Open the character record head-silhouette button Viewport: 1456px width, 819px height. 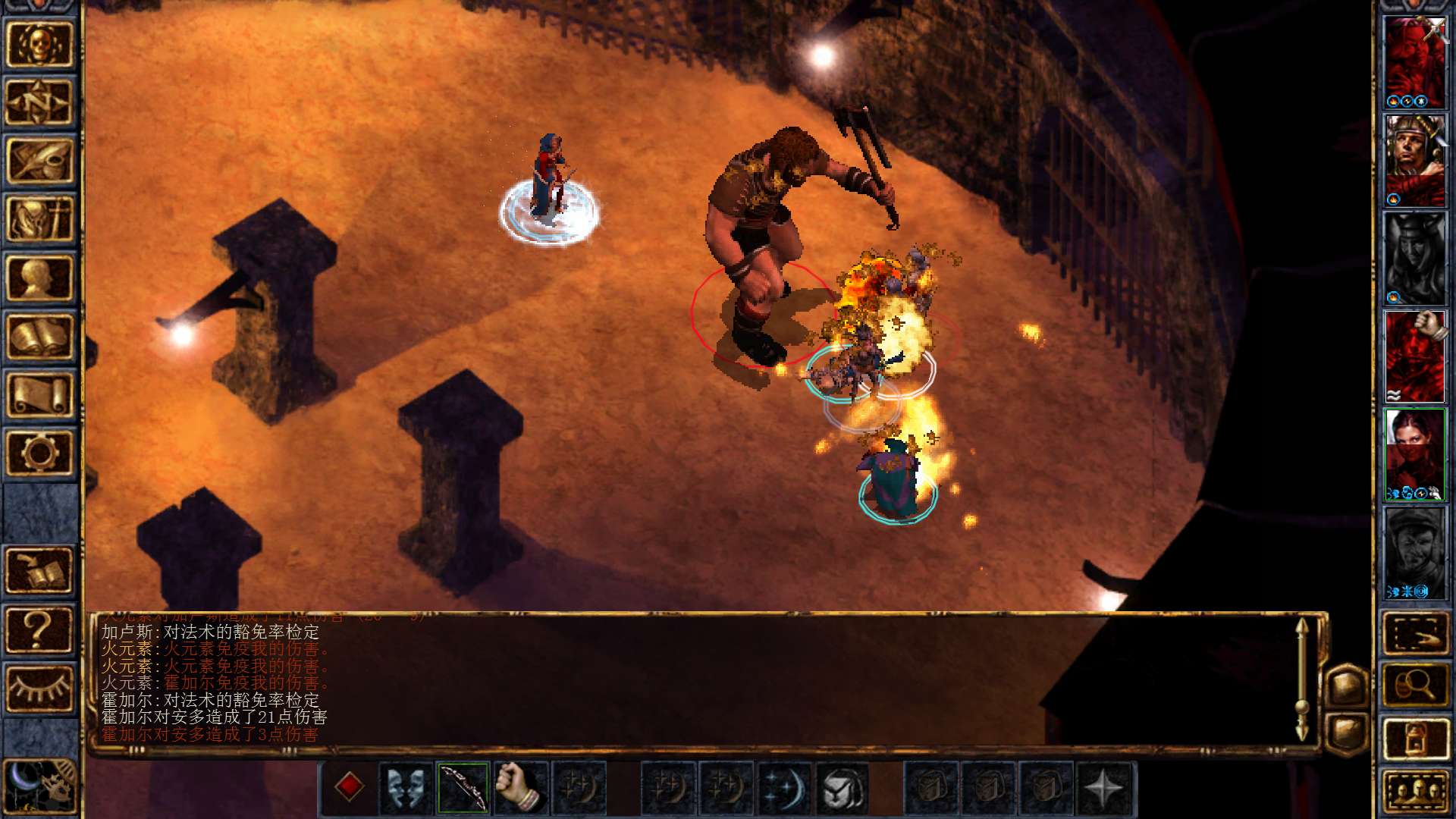[39, 278]
